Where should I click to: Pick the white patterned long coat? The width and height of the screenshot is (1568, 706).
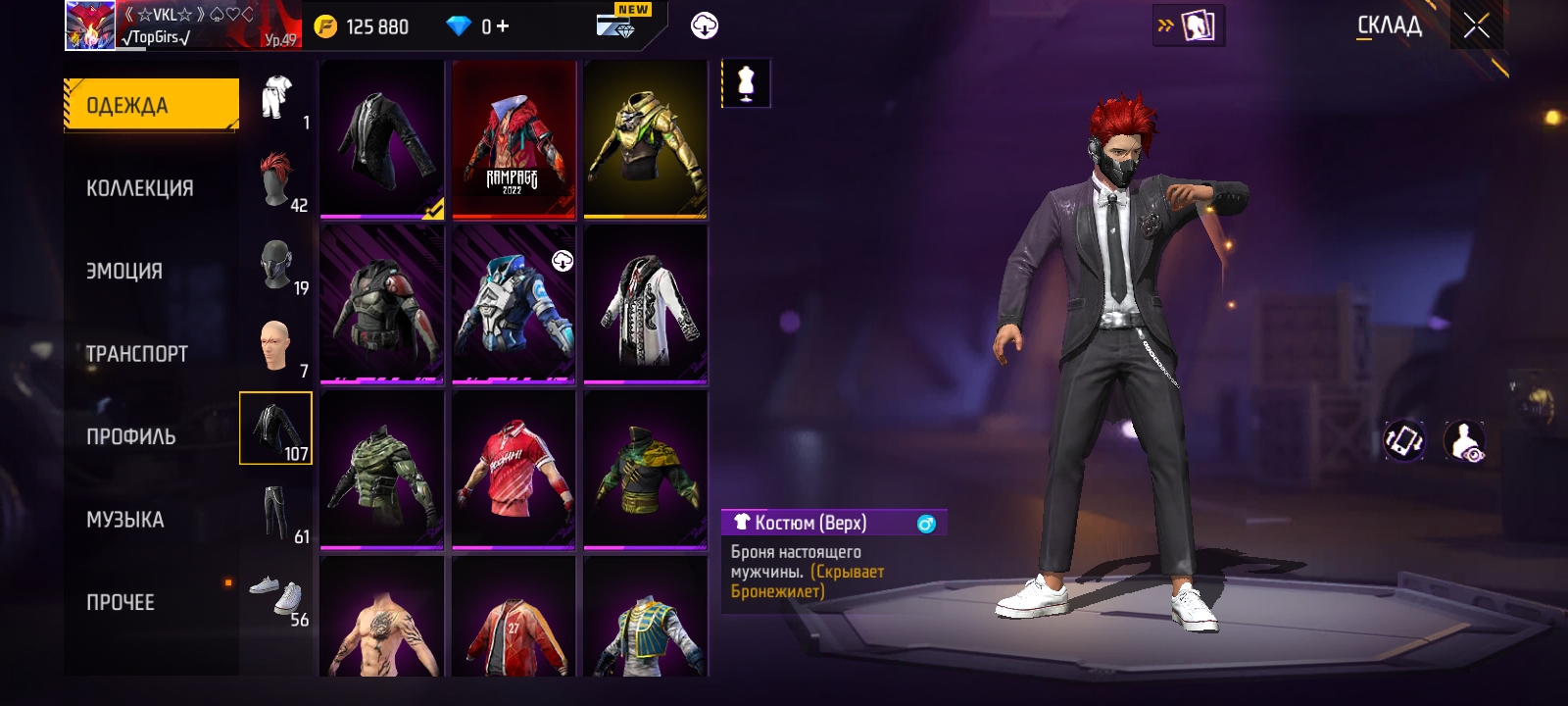(645, 304)
